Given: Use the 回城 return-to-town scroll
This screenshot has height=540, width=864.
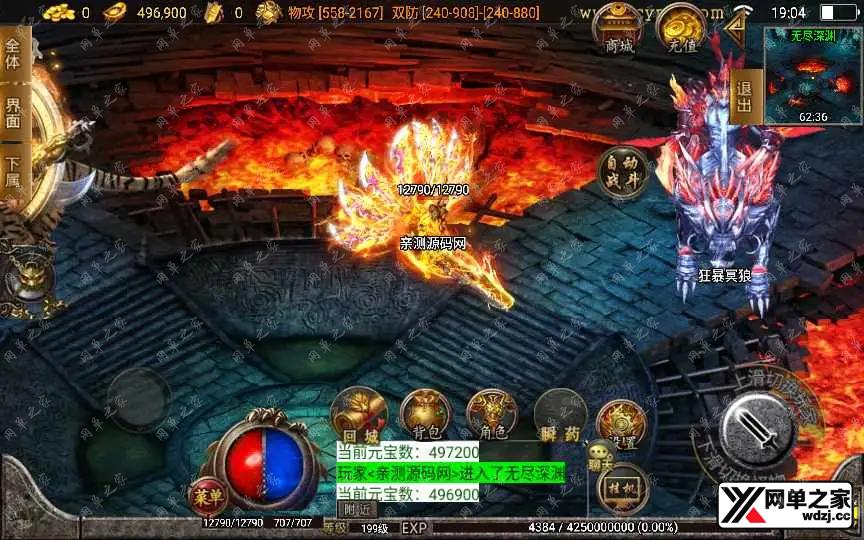Looking at the screenshot, I should click(x=359, y=413).
